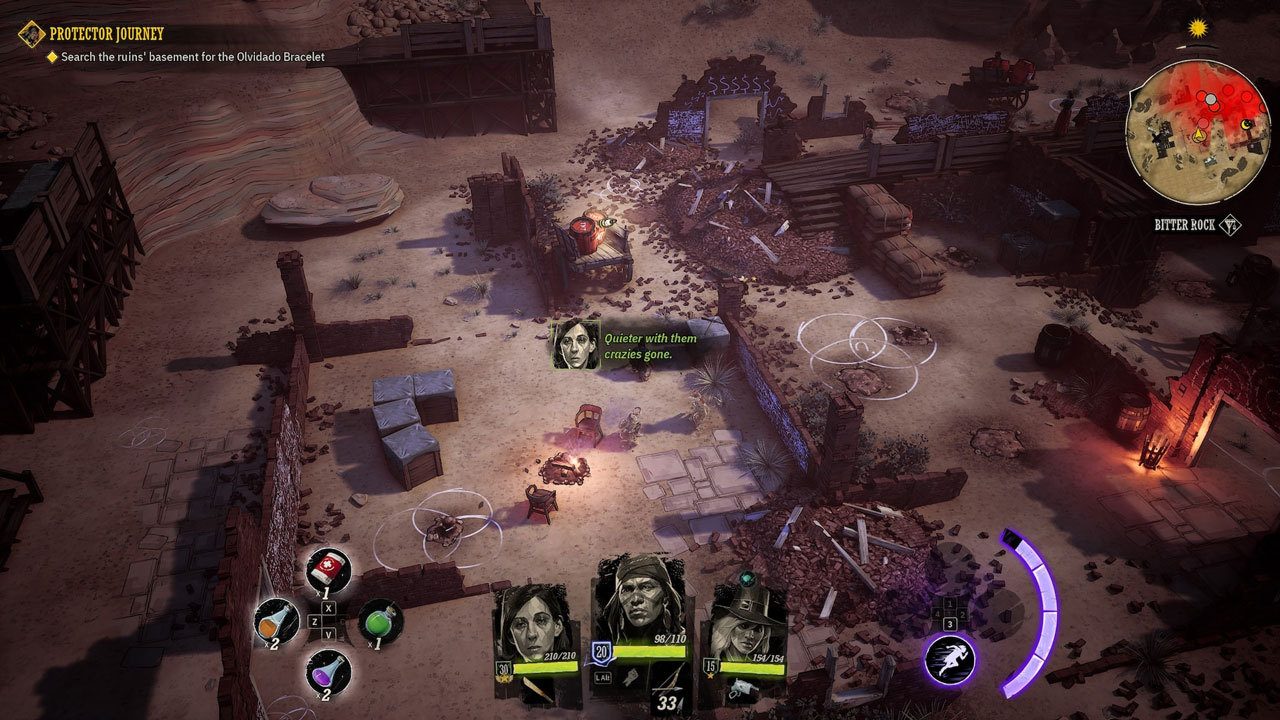Screen dimensions: 1280x720
Task: Click the Bitter Rock location label
Action: [1185, 225]
